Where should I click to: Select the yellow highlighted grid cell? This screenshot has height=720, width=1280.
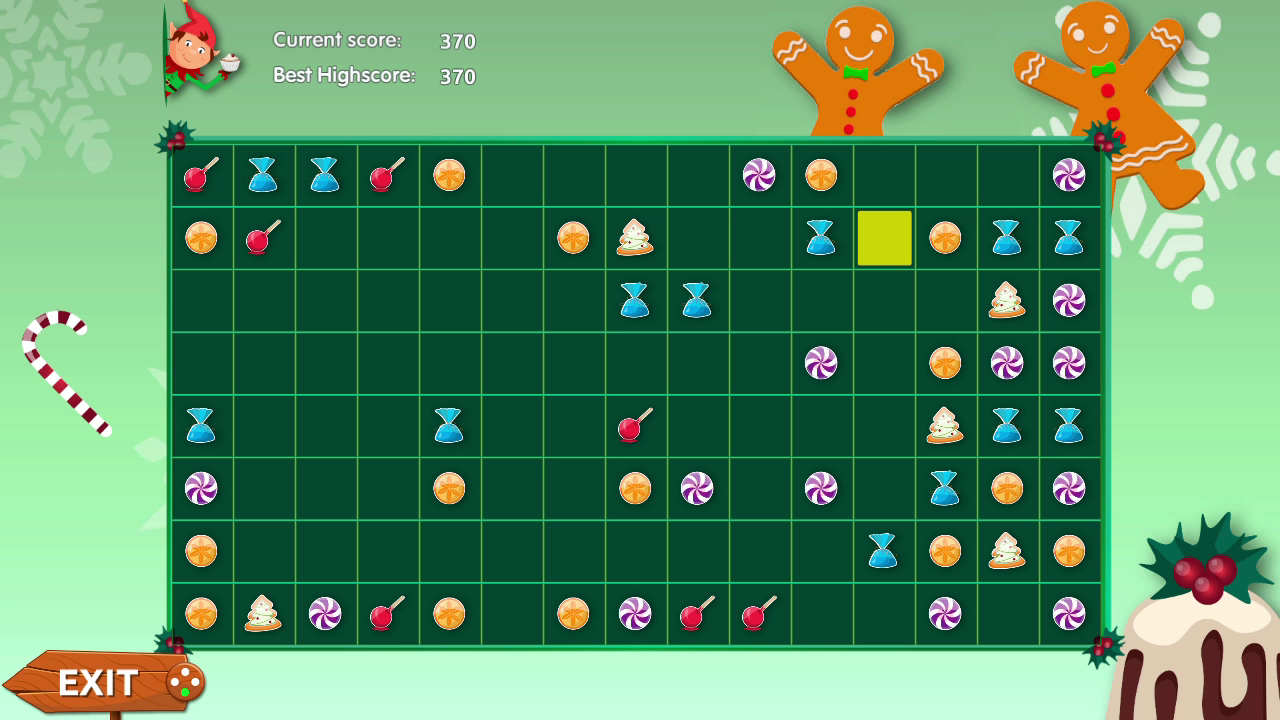884,238
